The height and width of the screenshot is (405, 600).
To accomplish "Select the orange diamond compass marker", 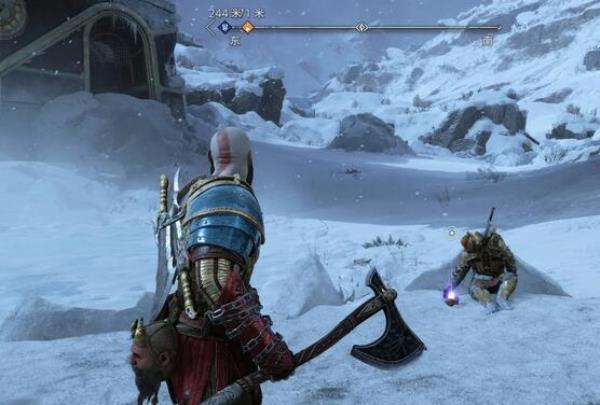I will point(247,27).
